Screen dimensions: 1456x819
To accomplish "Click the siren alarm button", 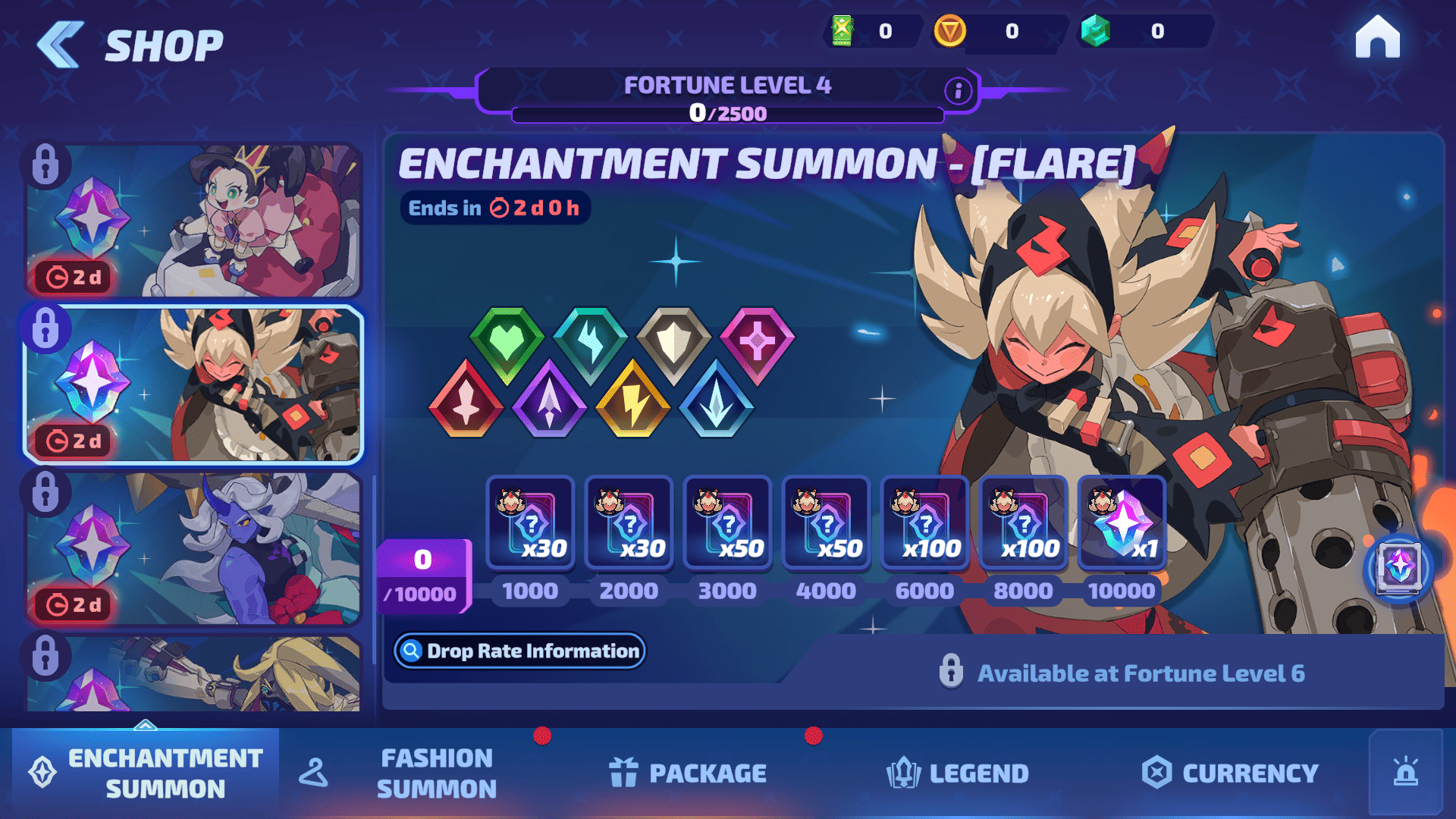I will coord(1405,773).
